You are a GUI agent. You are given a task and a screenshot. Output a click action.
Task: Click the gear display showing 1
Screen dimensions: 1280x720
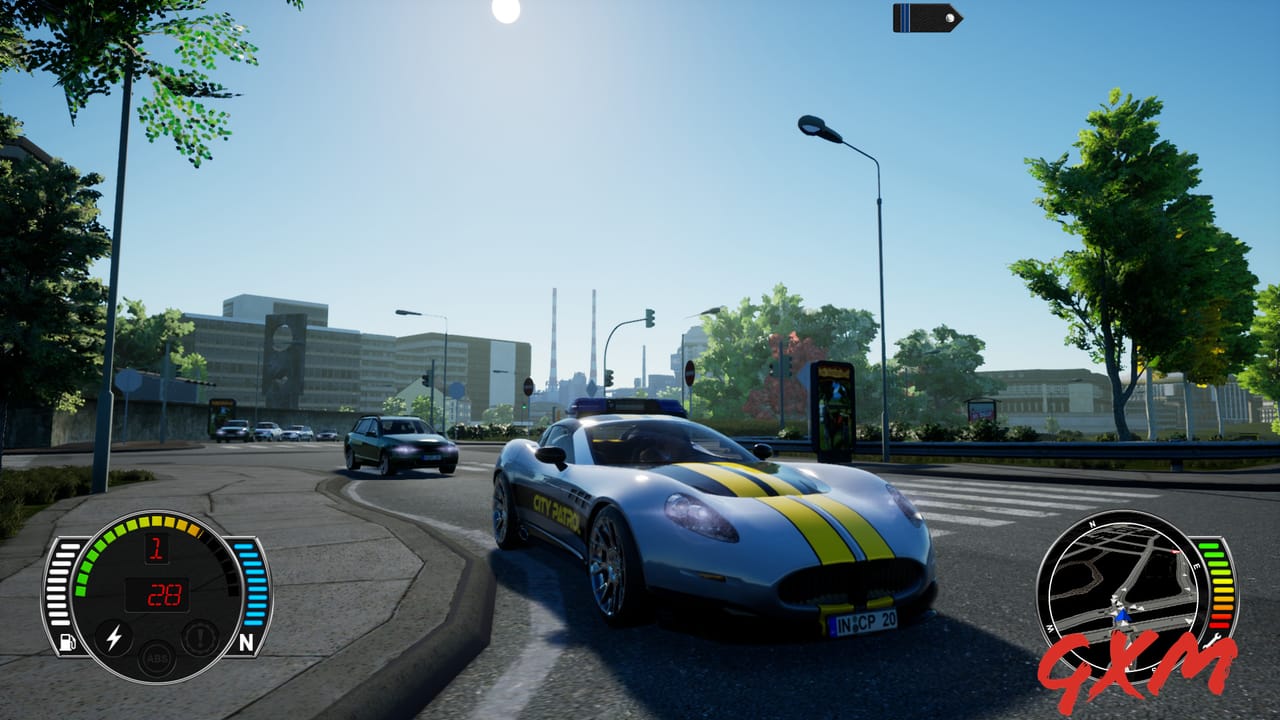click(157, 550)
